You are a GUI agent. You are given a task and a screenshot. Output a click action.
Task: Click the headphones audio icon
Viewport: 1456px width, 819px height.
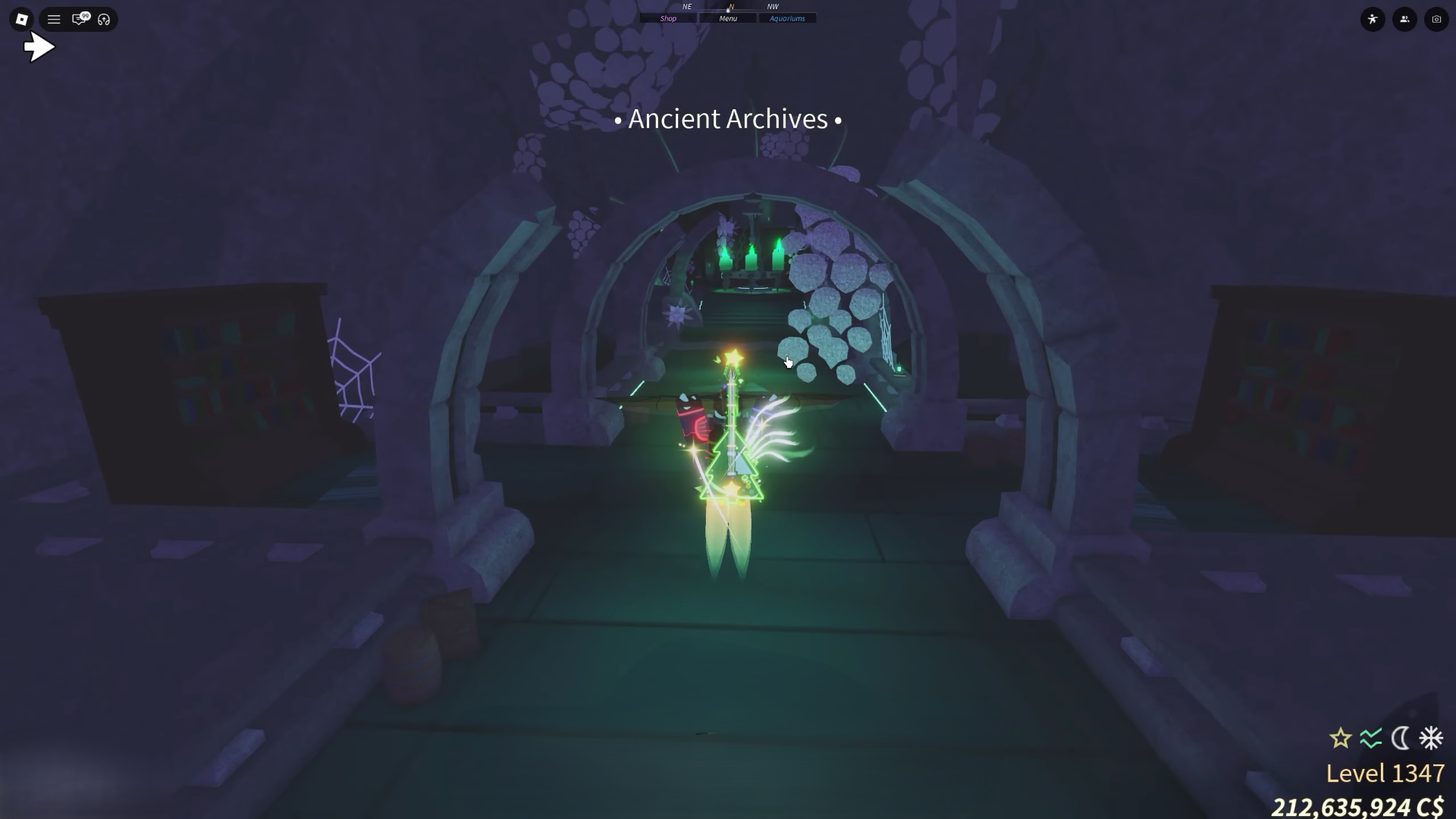104,19
